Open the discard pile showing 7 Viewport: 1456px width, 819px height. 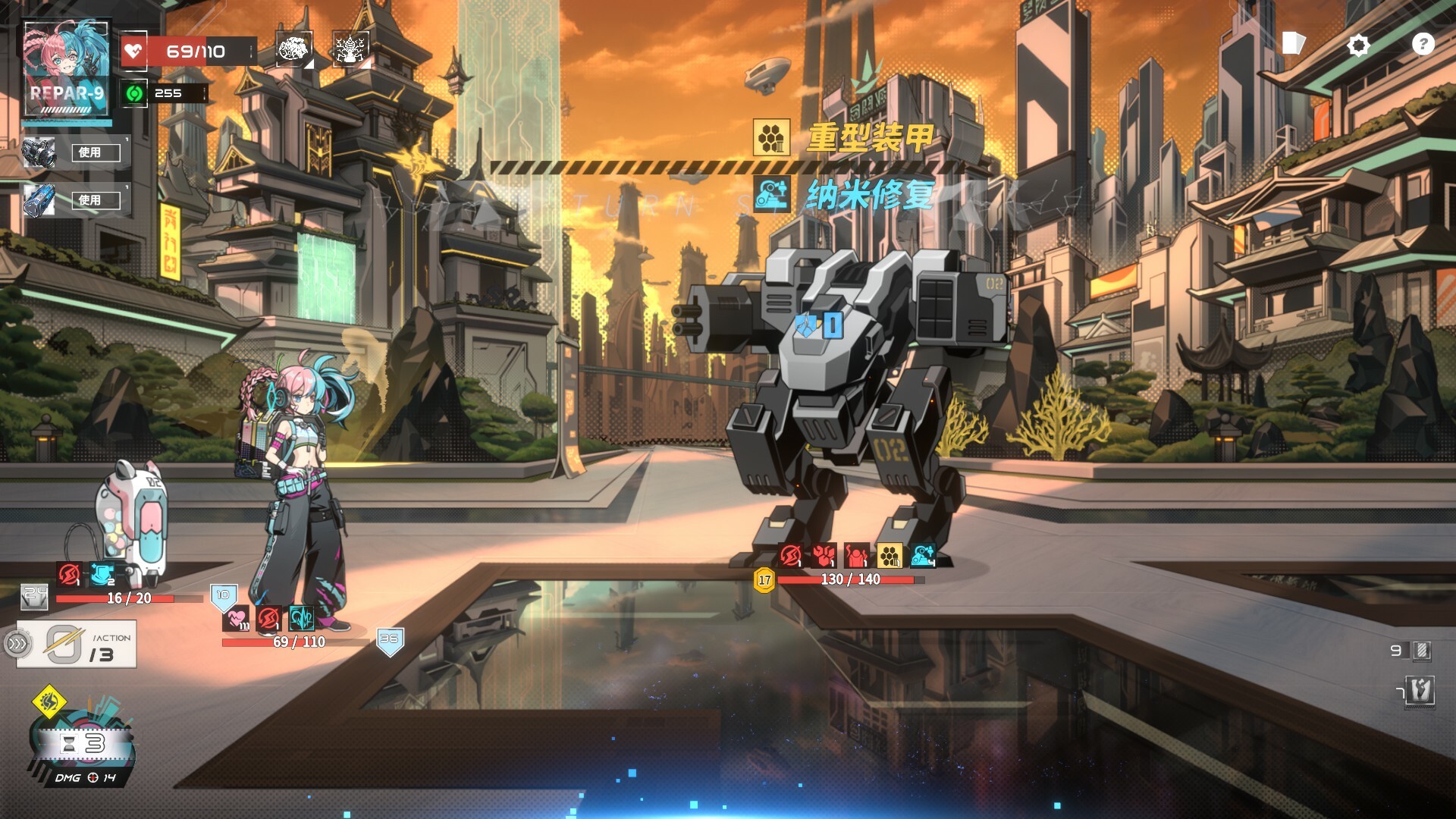tap(1420, 691)
